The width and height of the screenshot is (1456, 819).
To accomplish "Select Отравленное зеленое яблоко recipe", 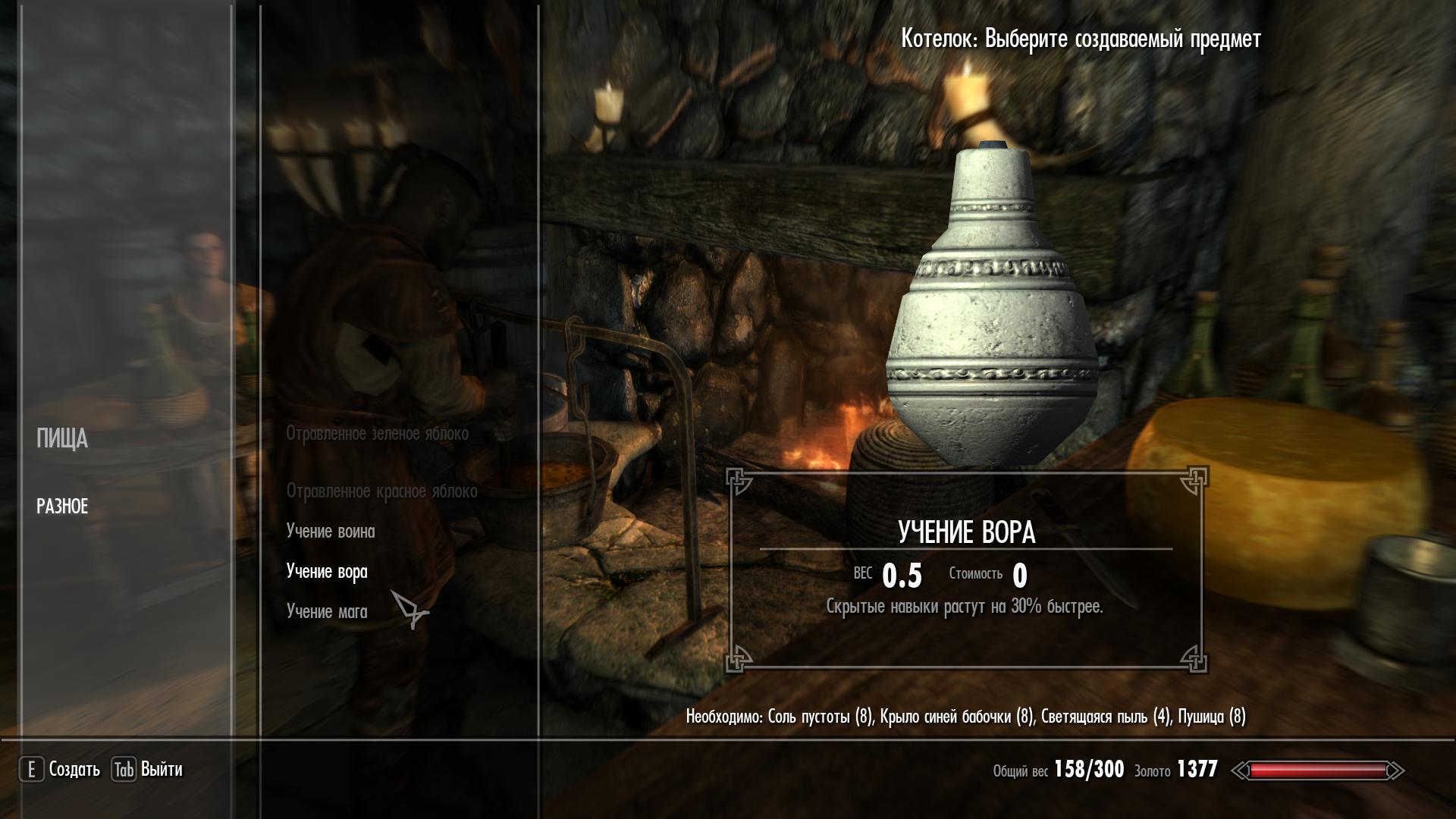I will pos(377,434).
